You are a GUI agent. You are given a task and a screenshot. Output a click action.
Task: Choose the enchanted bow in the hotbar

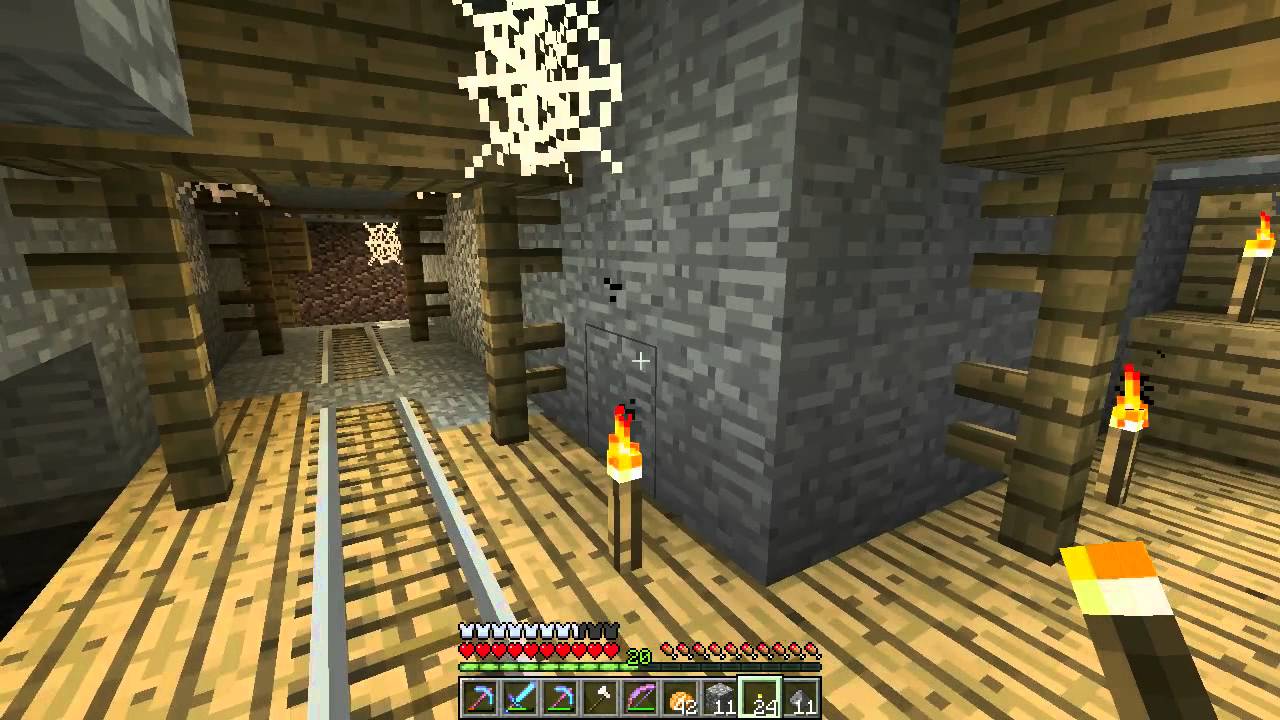640,698
